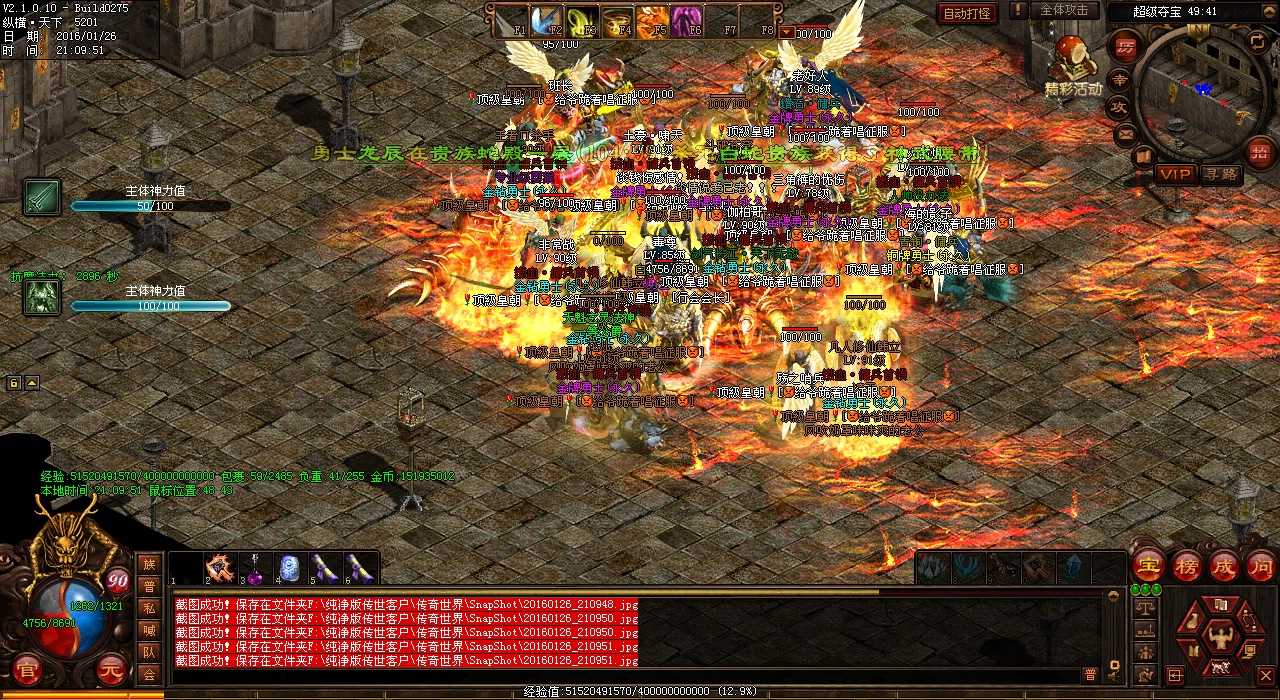Switch to 全体攻击 attack mode
Image resolution: width=1280 pixels, height=700 pixels.
(x=1064, y=10)
